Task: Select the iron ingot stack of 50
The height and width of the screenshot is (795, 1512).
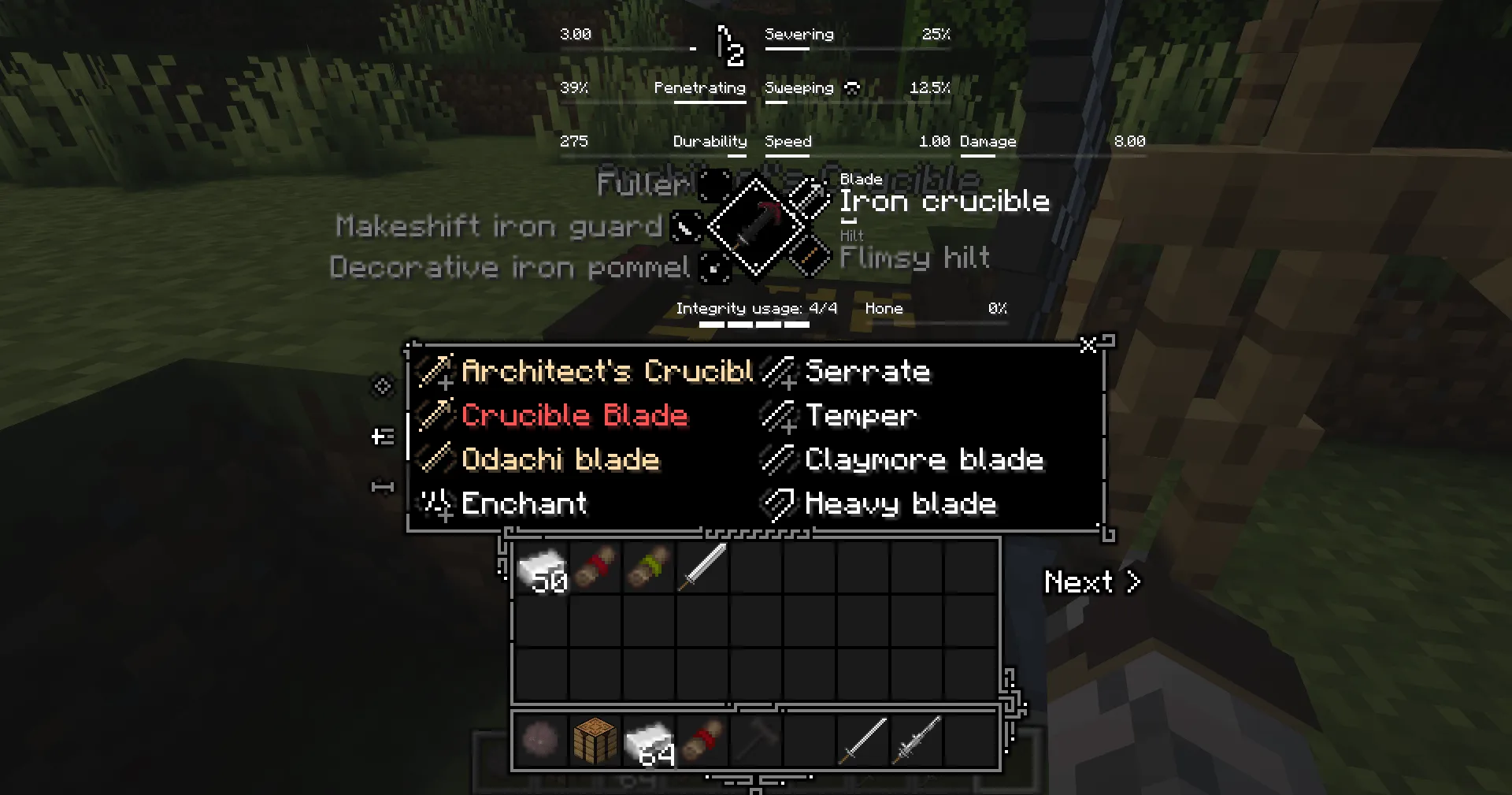Action: click(542, 568)
